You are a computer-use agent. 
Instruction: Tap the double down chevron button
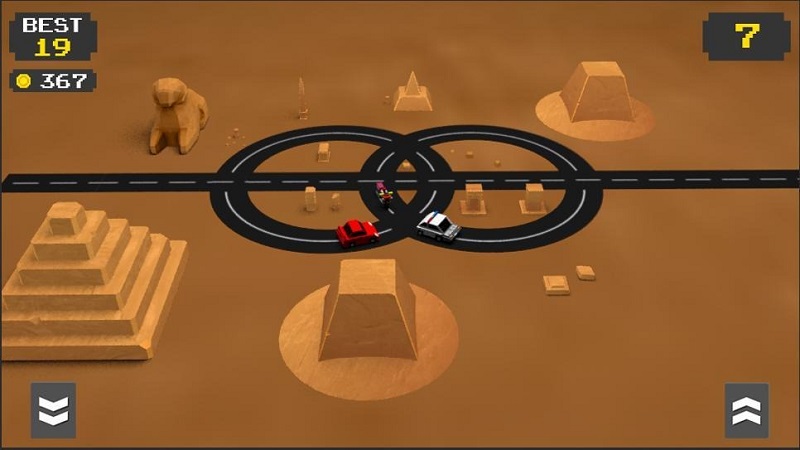point(53,410)
